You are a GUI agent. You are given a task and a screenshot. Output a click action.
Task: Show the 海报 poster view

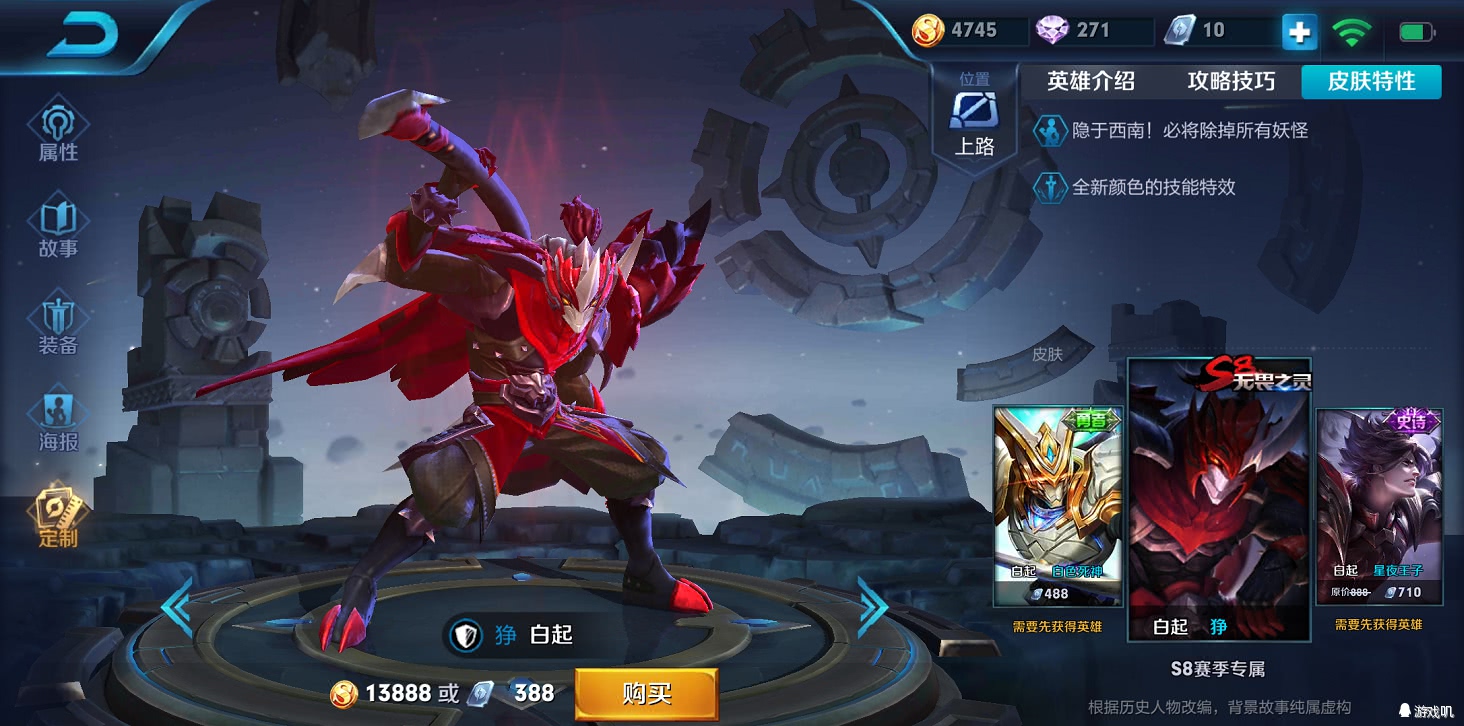tap(58, 423)
